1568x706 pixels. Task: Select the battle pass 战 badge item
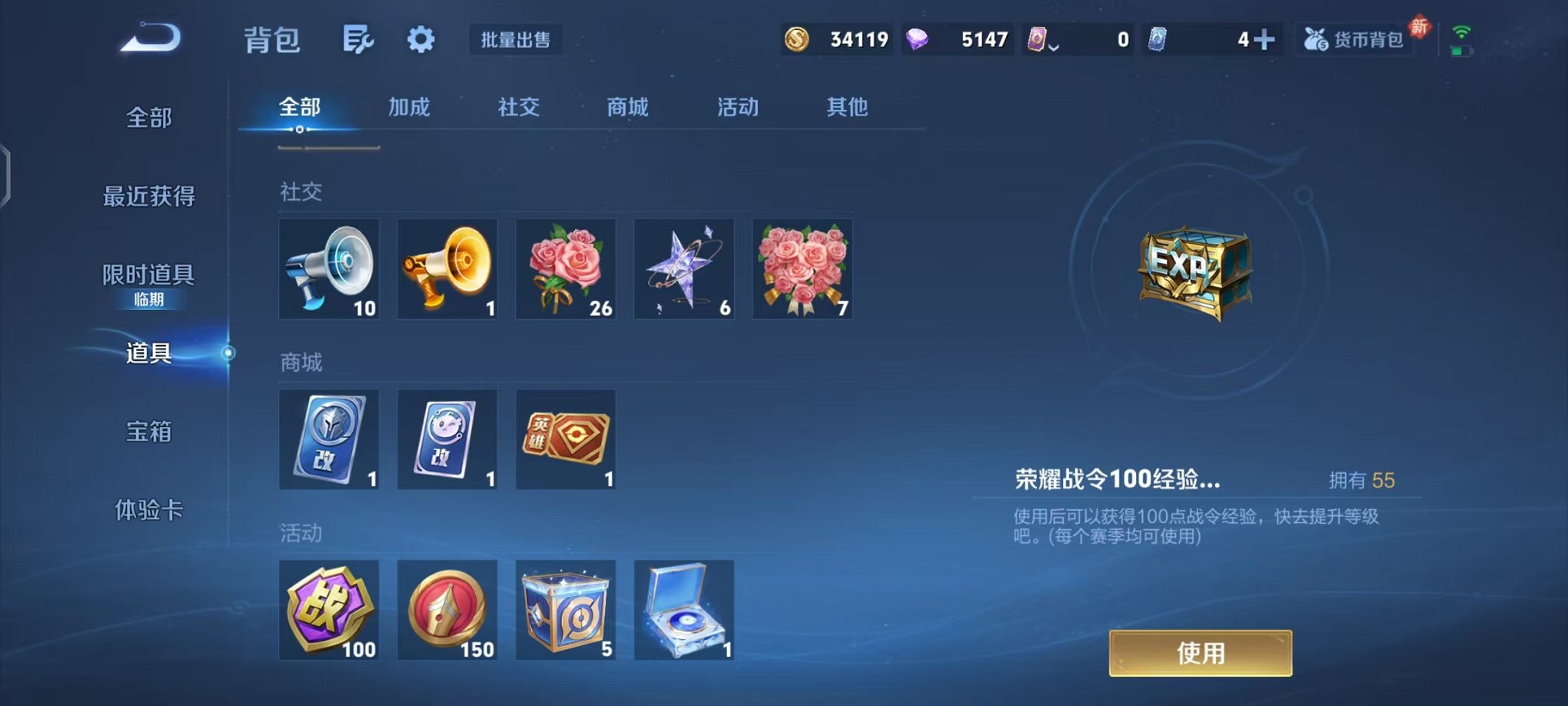(x=330, y=611)
